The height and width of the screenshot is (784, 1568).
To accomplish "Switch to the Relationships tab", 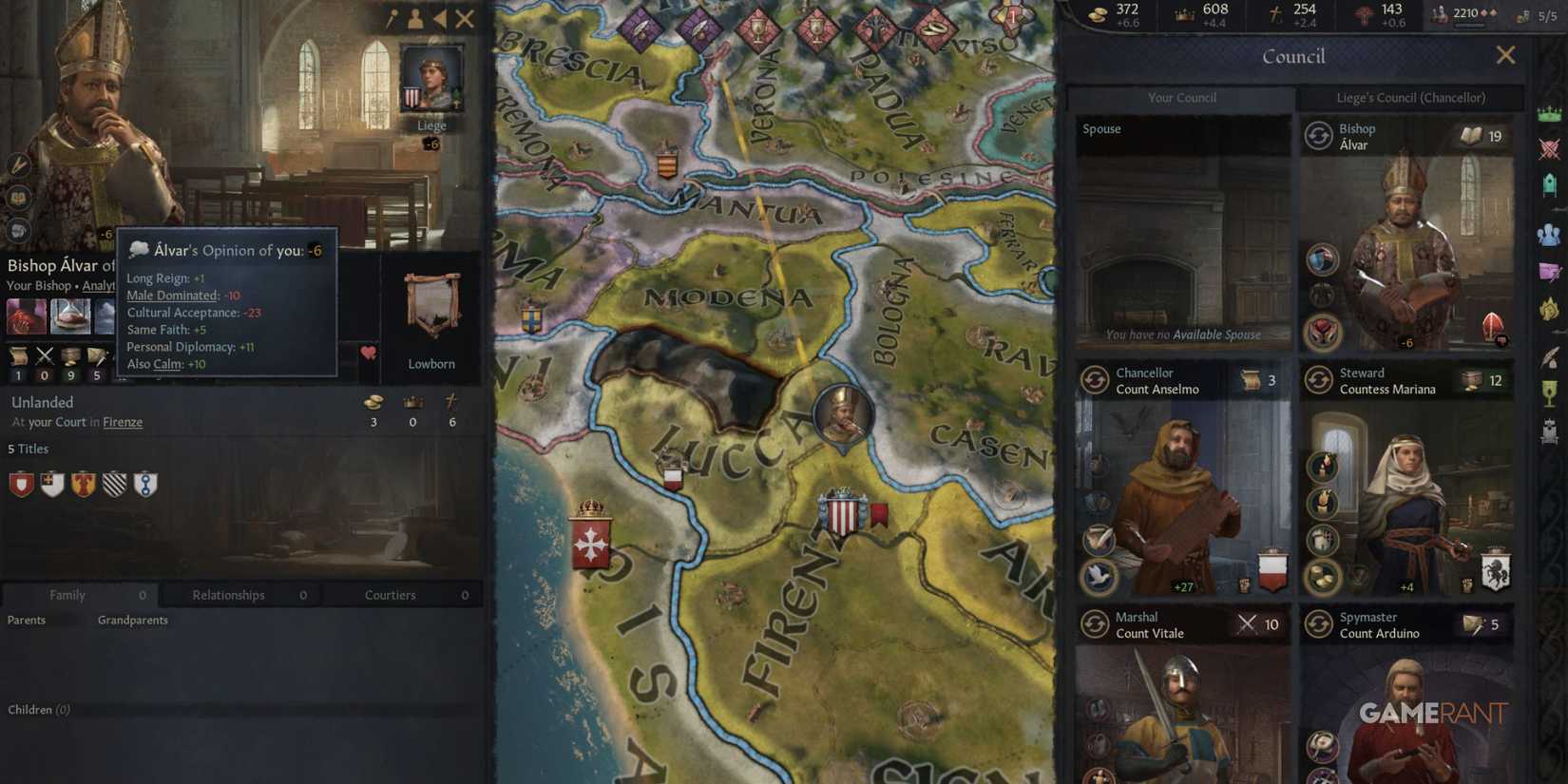I will click(227, 594).
